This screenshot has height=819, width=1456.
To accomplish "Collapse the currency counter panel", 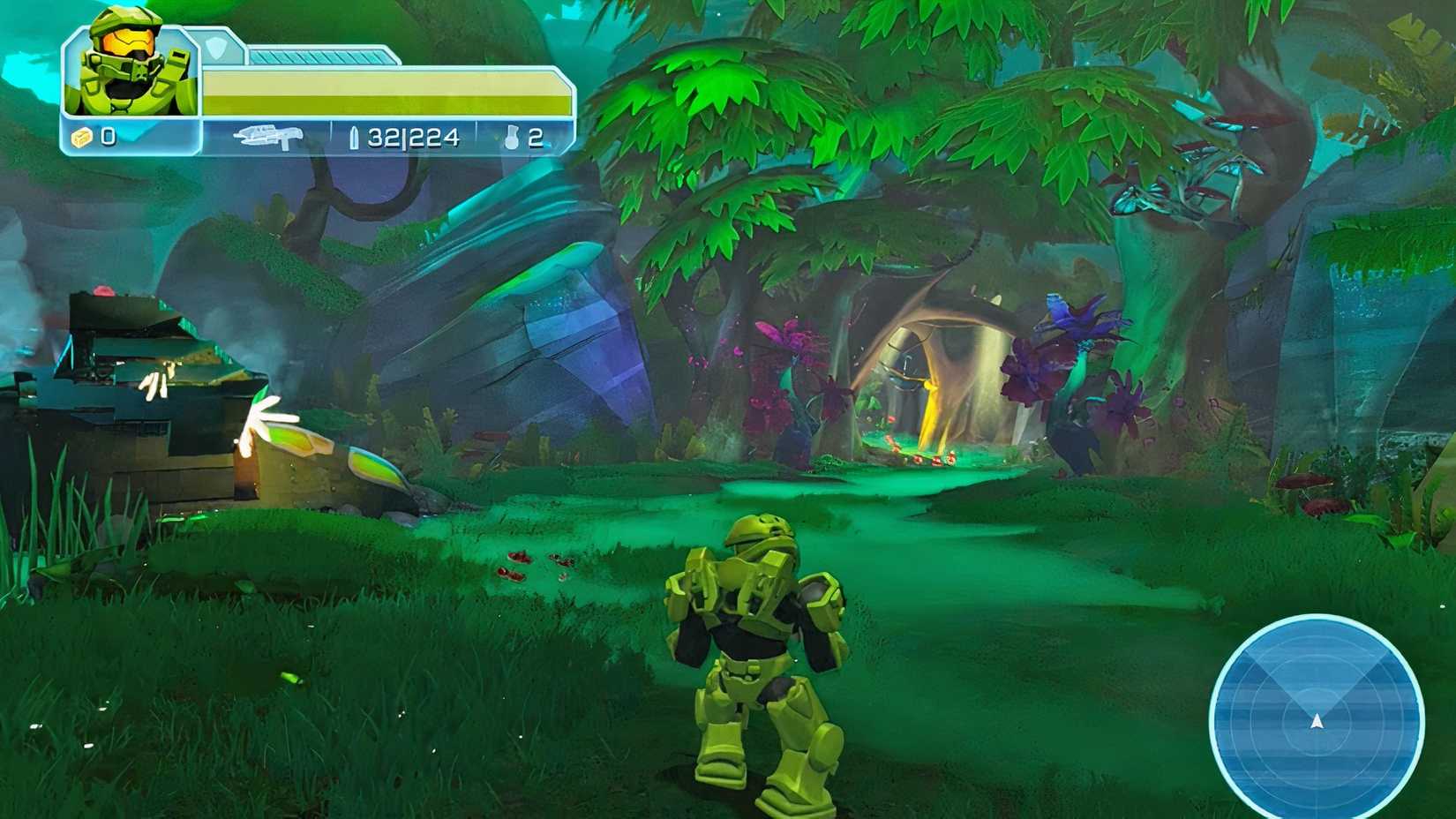I will coord(97,137).
